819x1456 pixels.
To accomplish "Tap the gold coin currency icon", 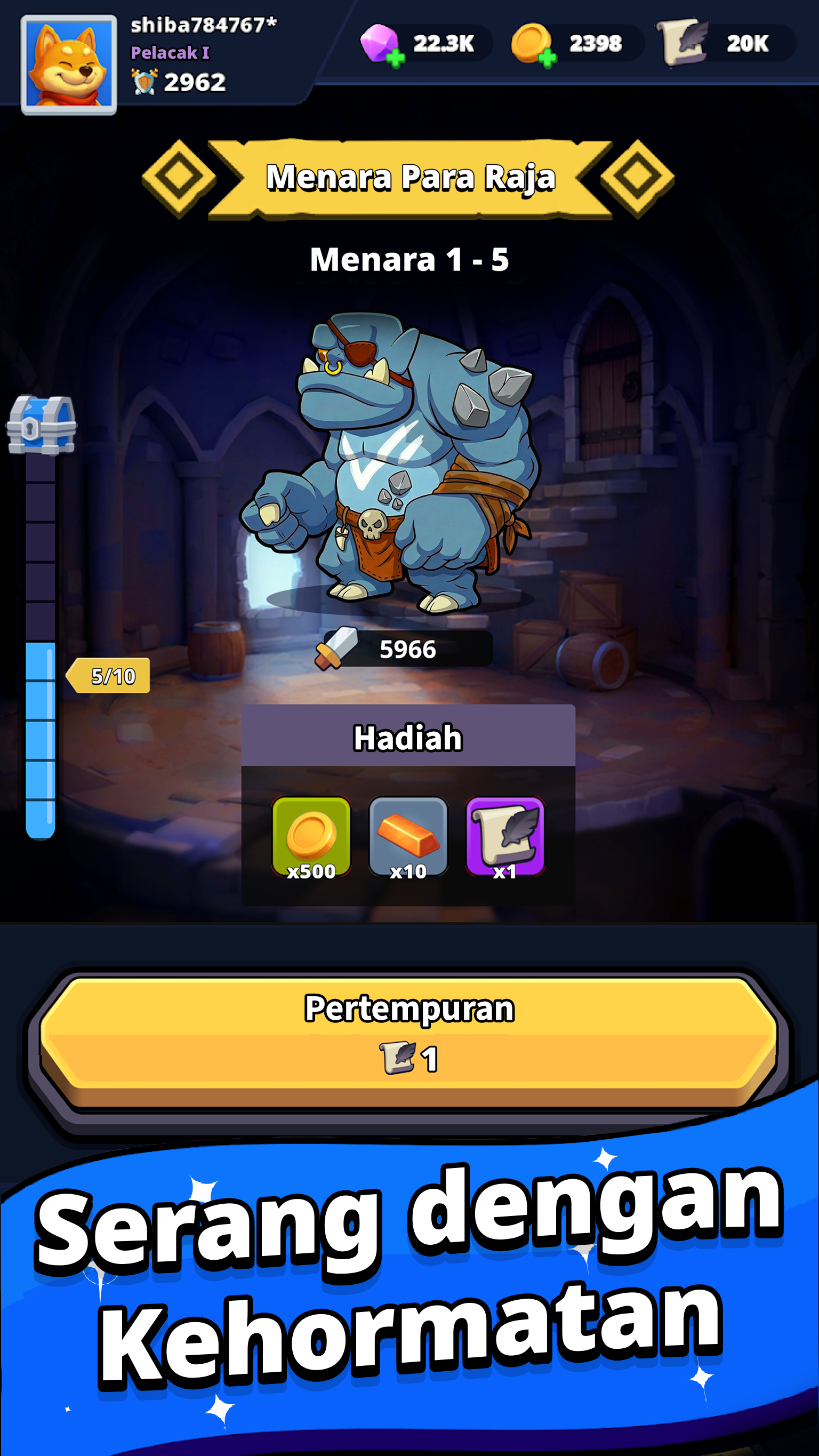I will pos(532,41).
